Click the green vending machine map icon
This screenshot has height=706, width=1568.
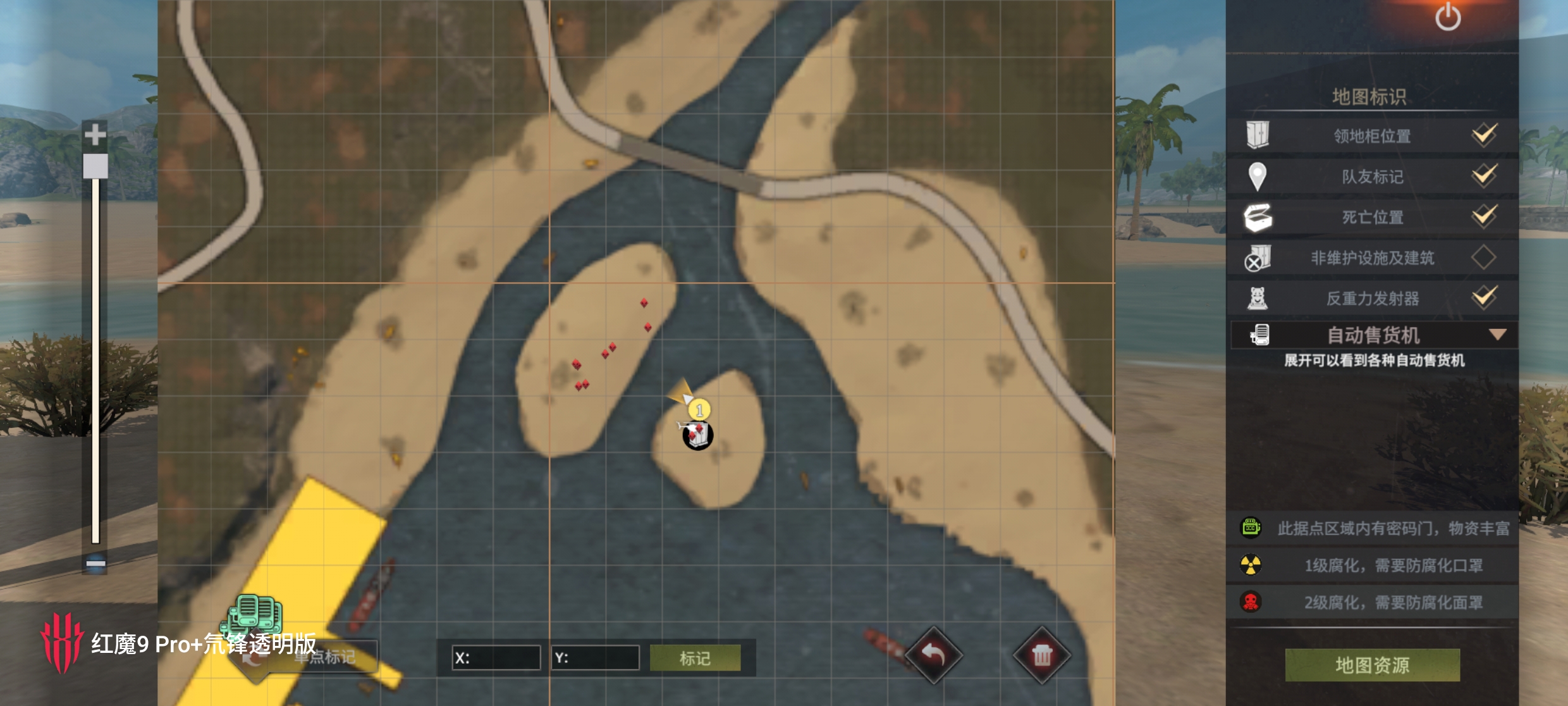(x=255, y=612)
